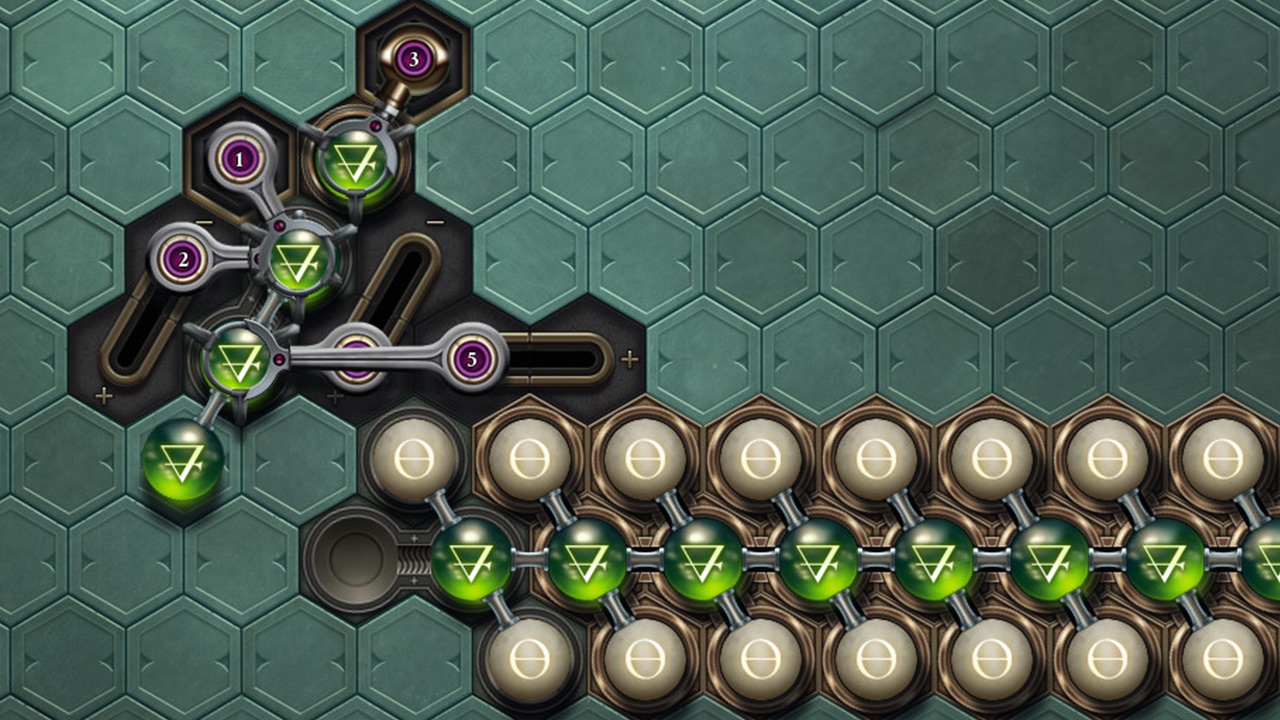The width and height of the screenshot is (1280, 720).
Task: Pick arm number 5 on the track
Action: (470, 359)
